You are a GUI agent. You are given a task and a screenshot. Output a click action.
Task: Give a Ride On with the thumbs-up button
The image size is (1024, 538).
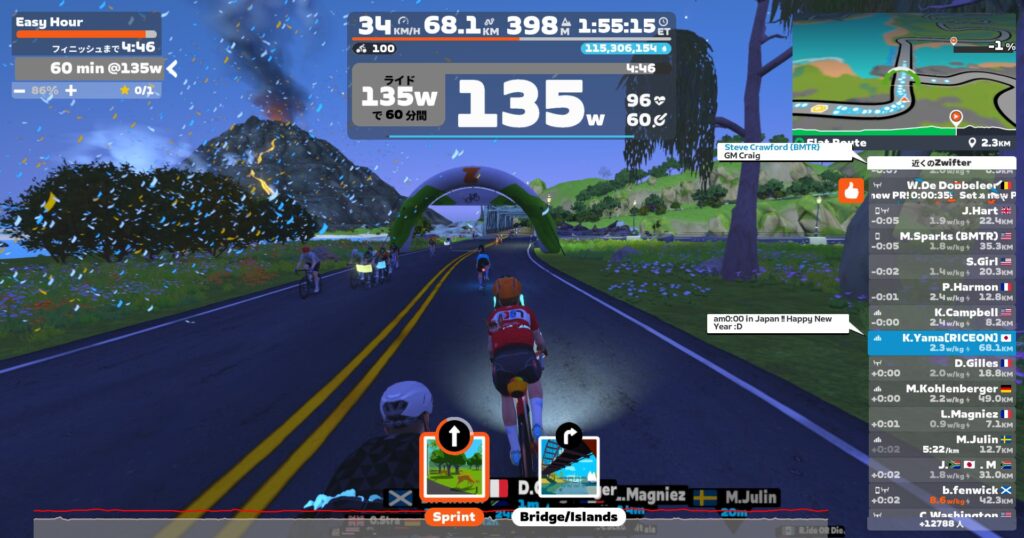(x=851, y=190)
